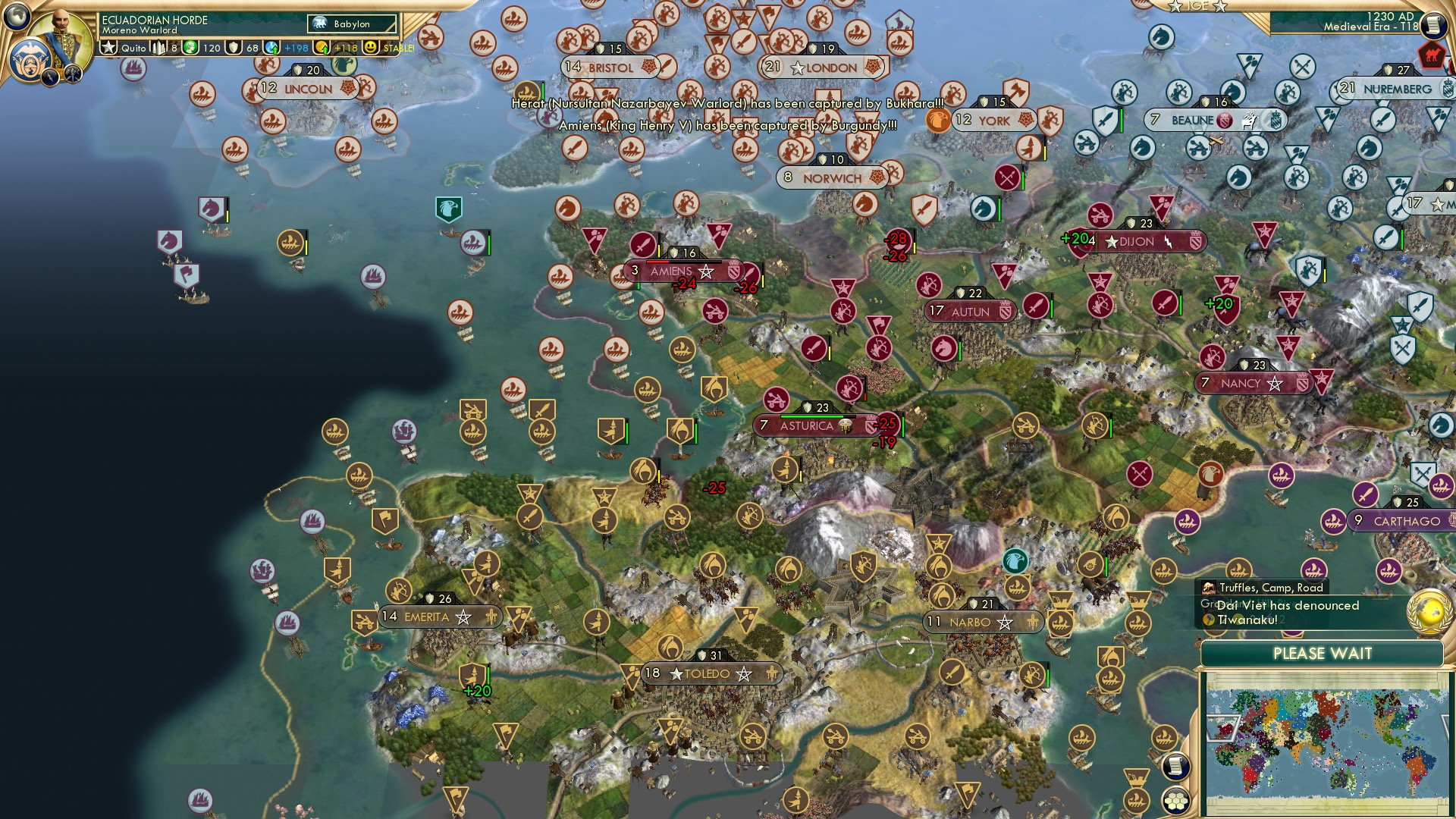This screenshot has width=1456, height=819.
Task: Toggle the lightning icon under the leader portrait
Action: tap(49, 77)
